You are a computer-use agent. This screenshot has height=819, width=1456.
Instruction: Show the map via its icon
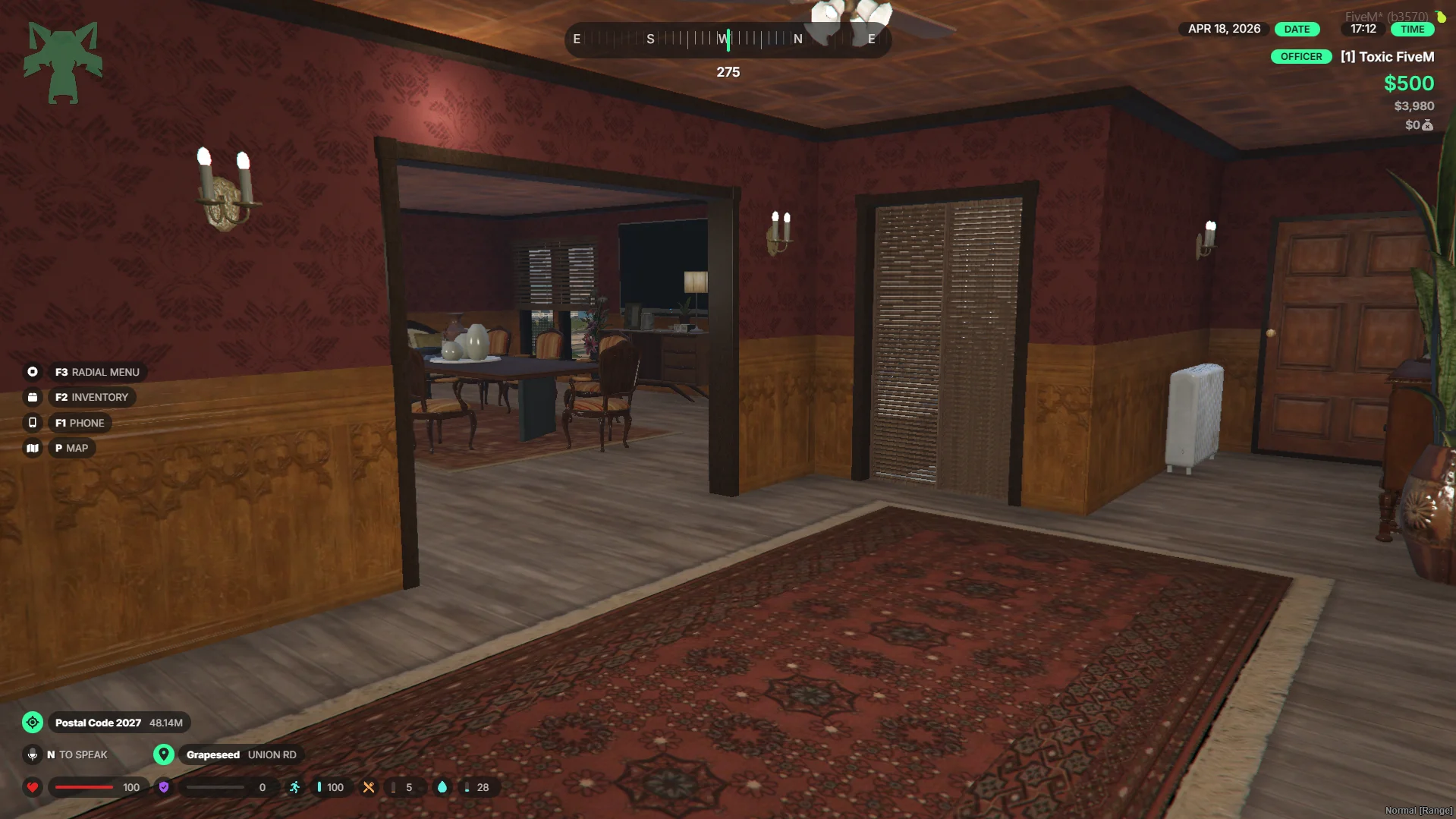point(33,449)
